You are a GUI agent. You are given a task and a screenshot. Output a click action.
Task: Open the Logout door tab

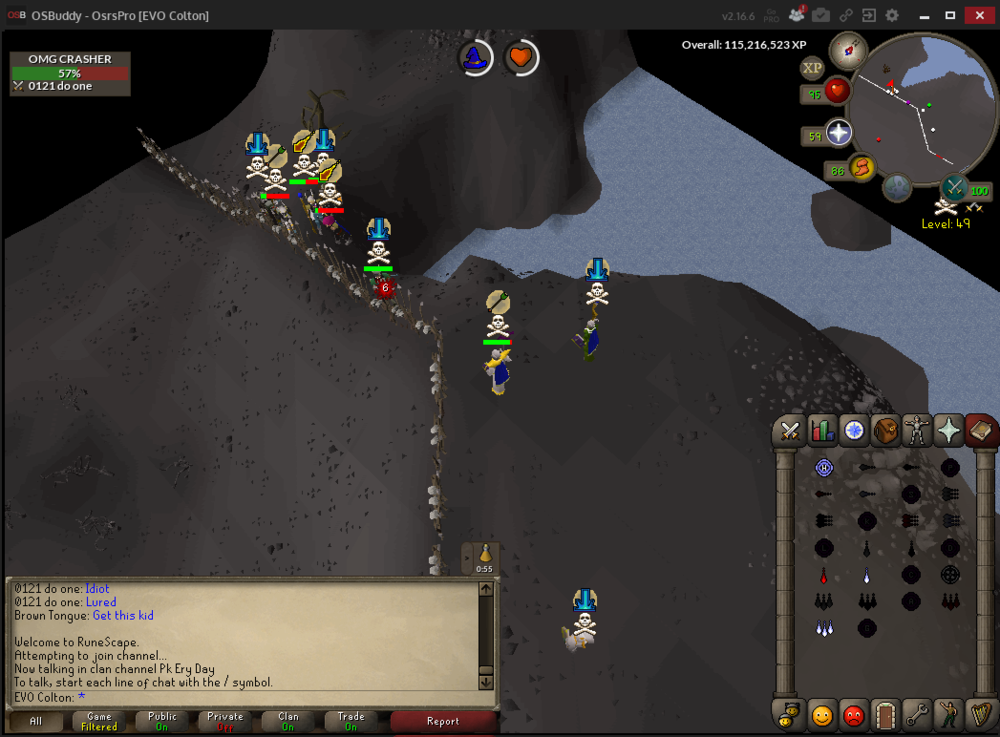pos(885,716)
